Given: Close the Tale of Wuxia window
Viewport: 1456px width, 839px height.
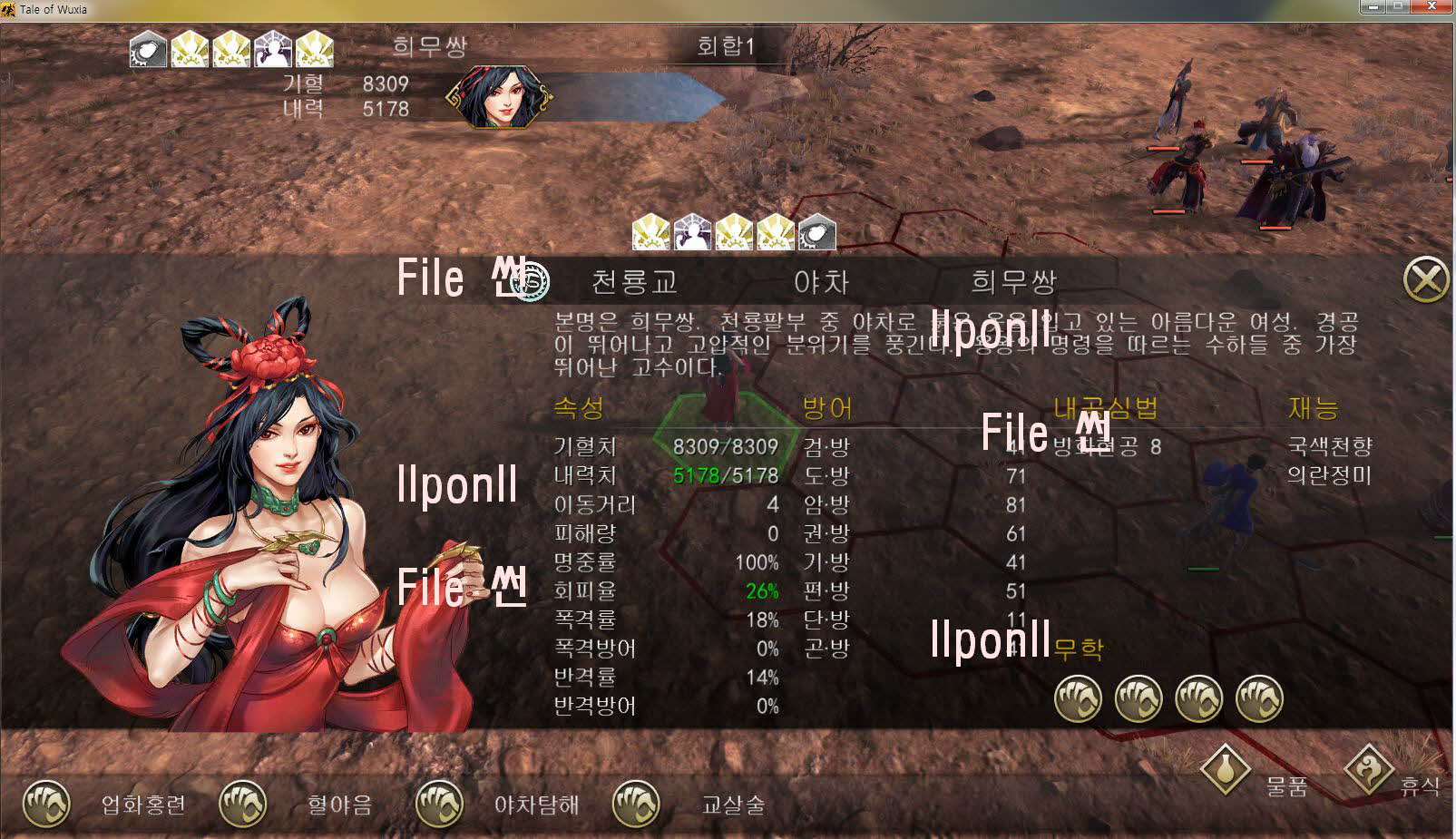Looking at the screenshot, I should 1433,7.
